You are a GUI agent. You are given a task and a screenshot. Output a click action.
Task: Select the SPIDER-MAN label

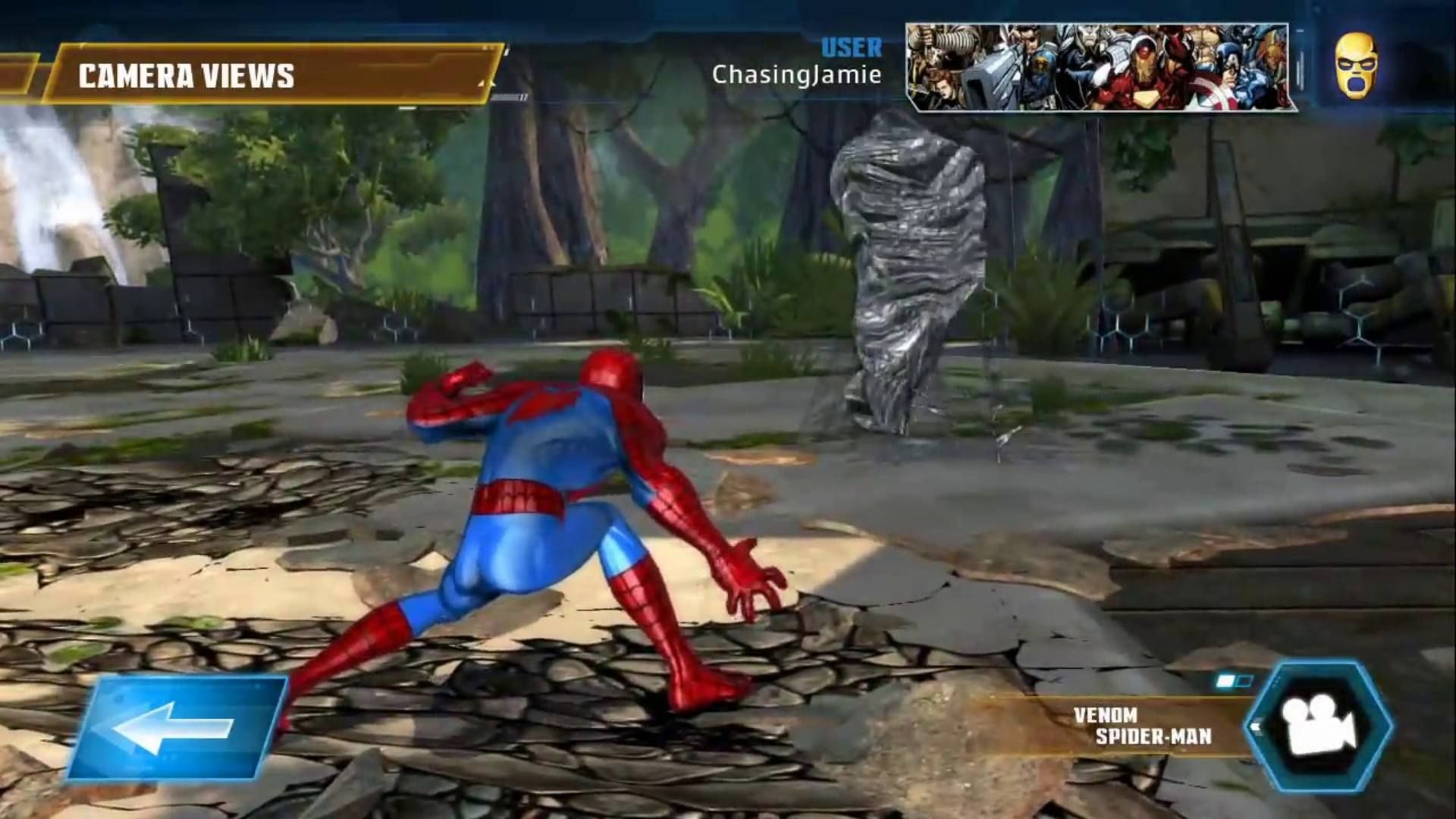coord(1155,735)
